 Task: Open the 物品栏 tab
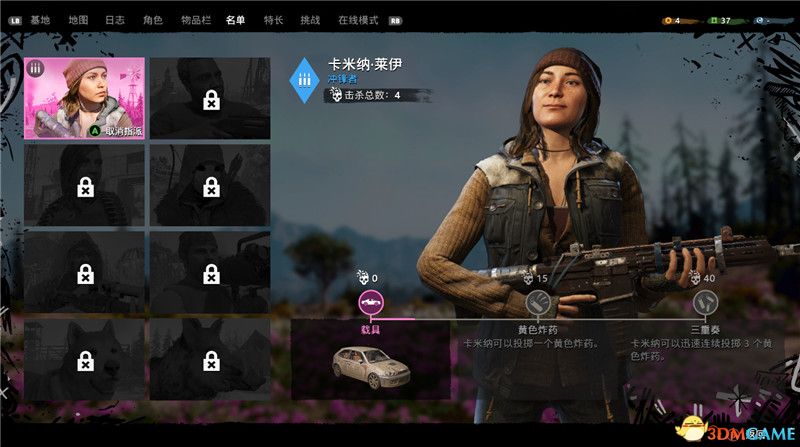(194, 19)
